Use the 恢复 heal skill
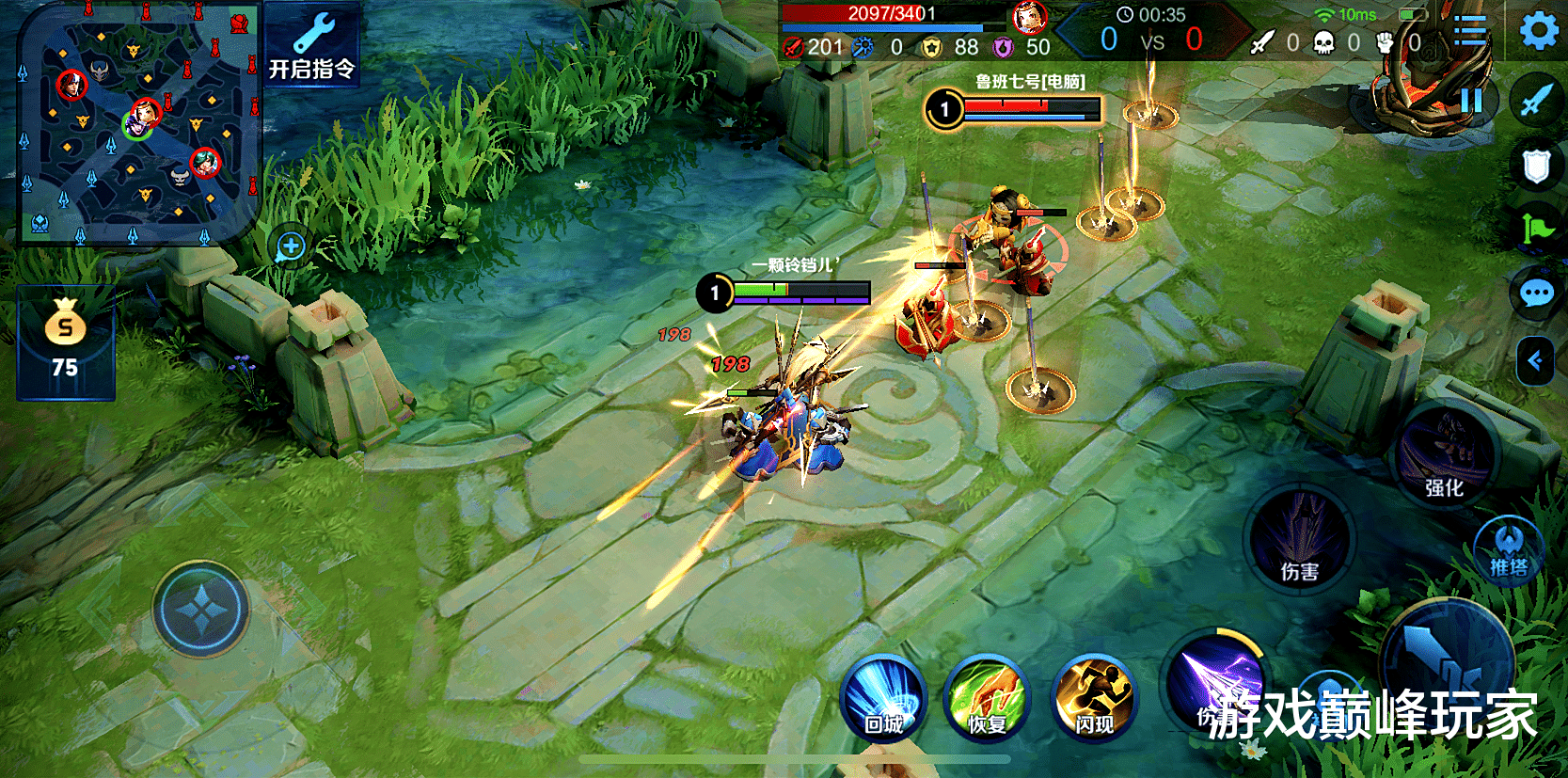The height and width of the screenshot is (778, 1568). tap(988, 699)
